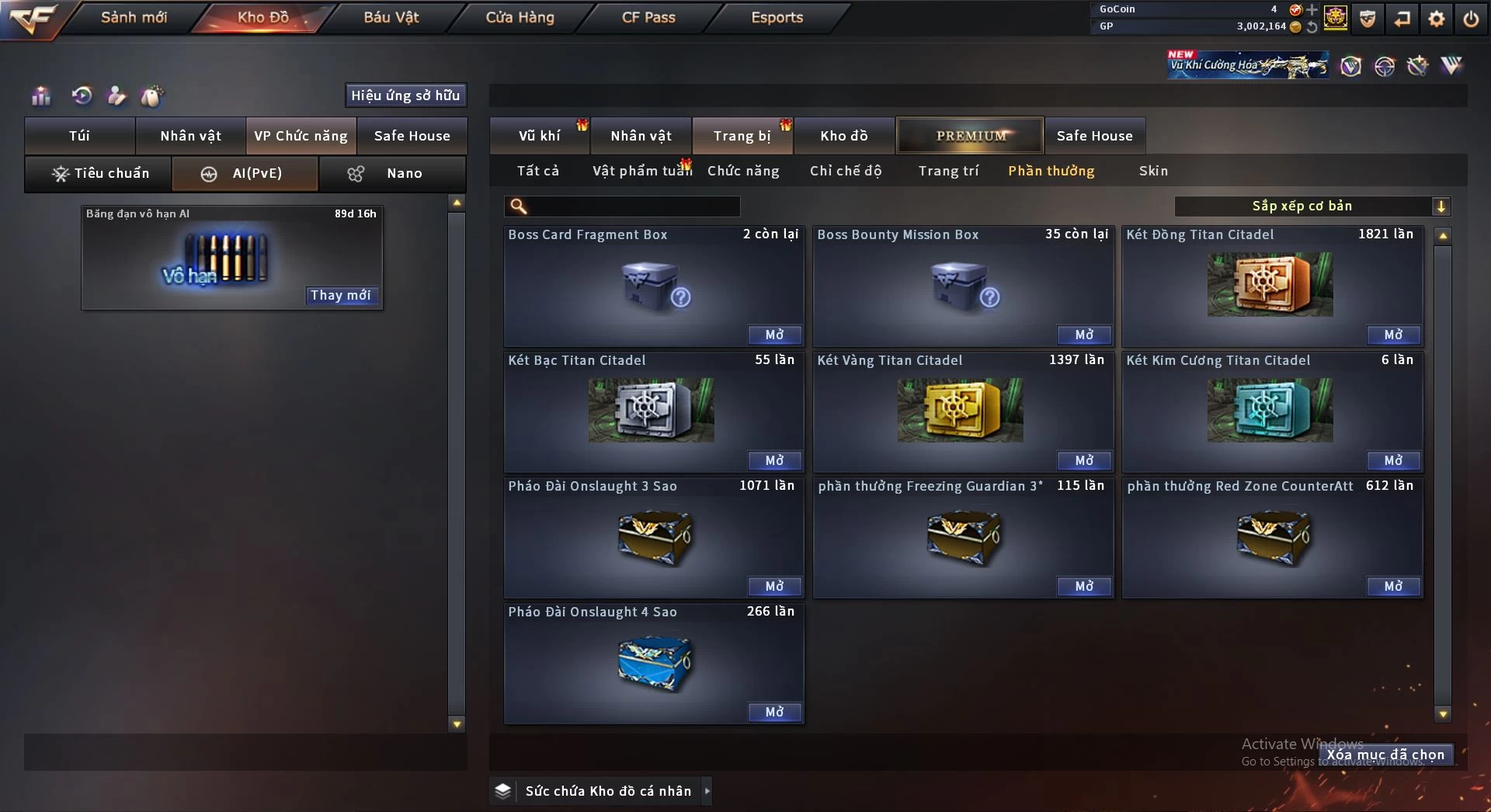This screenshot has height=812, width=1491.
Task: Renew the Băng đạn vô hạn AI item
Action: tap(340, 295)
